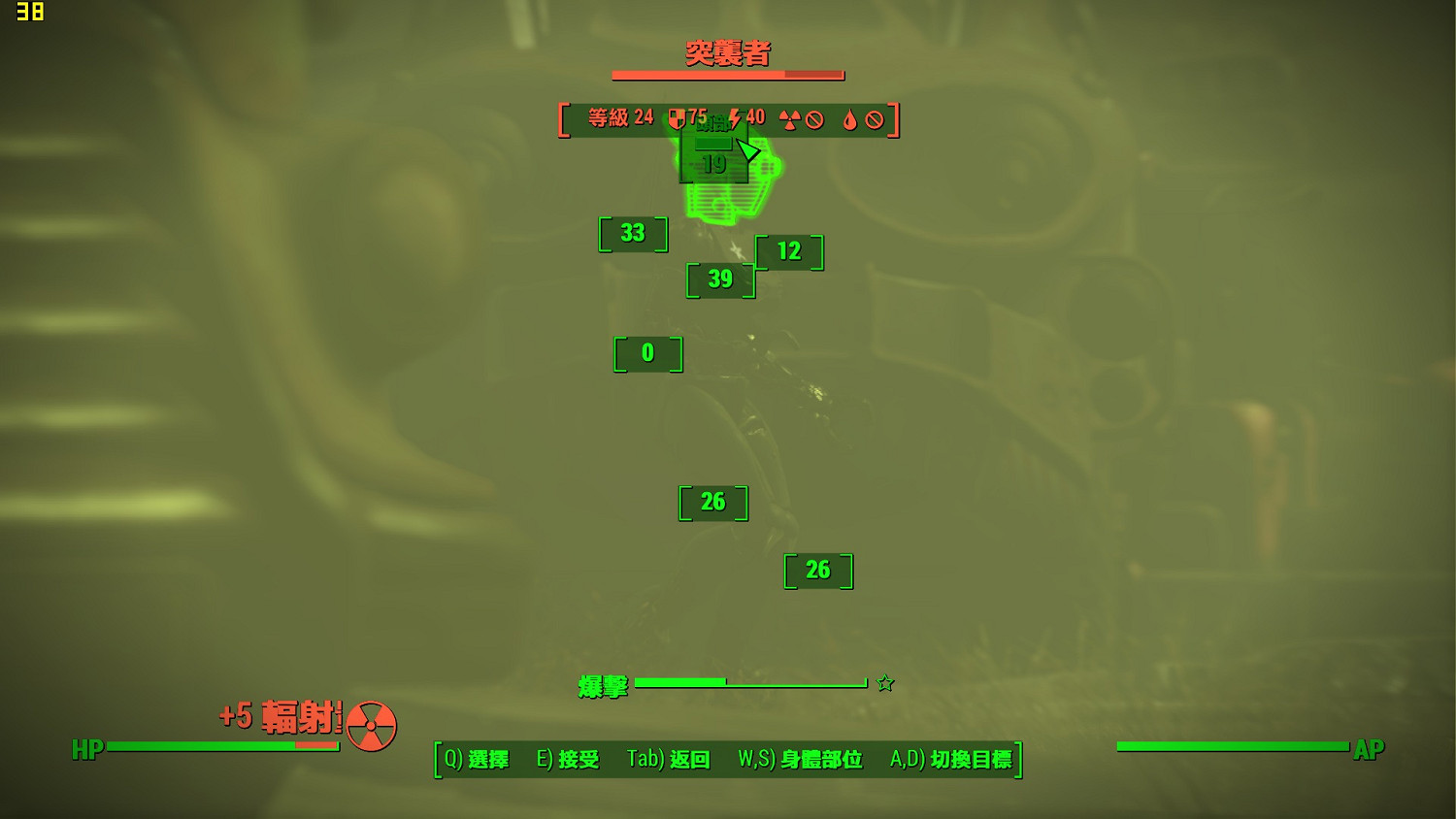Target the limb showing 0 percent chance

648,354
